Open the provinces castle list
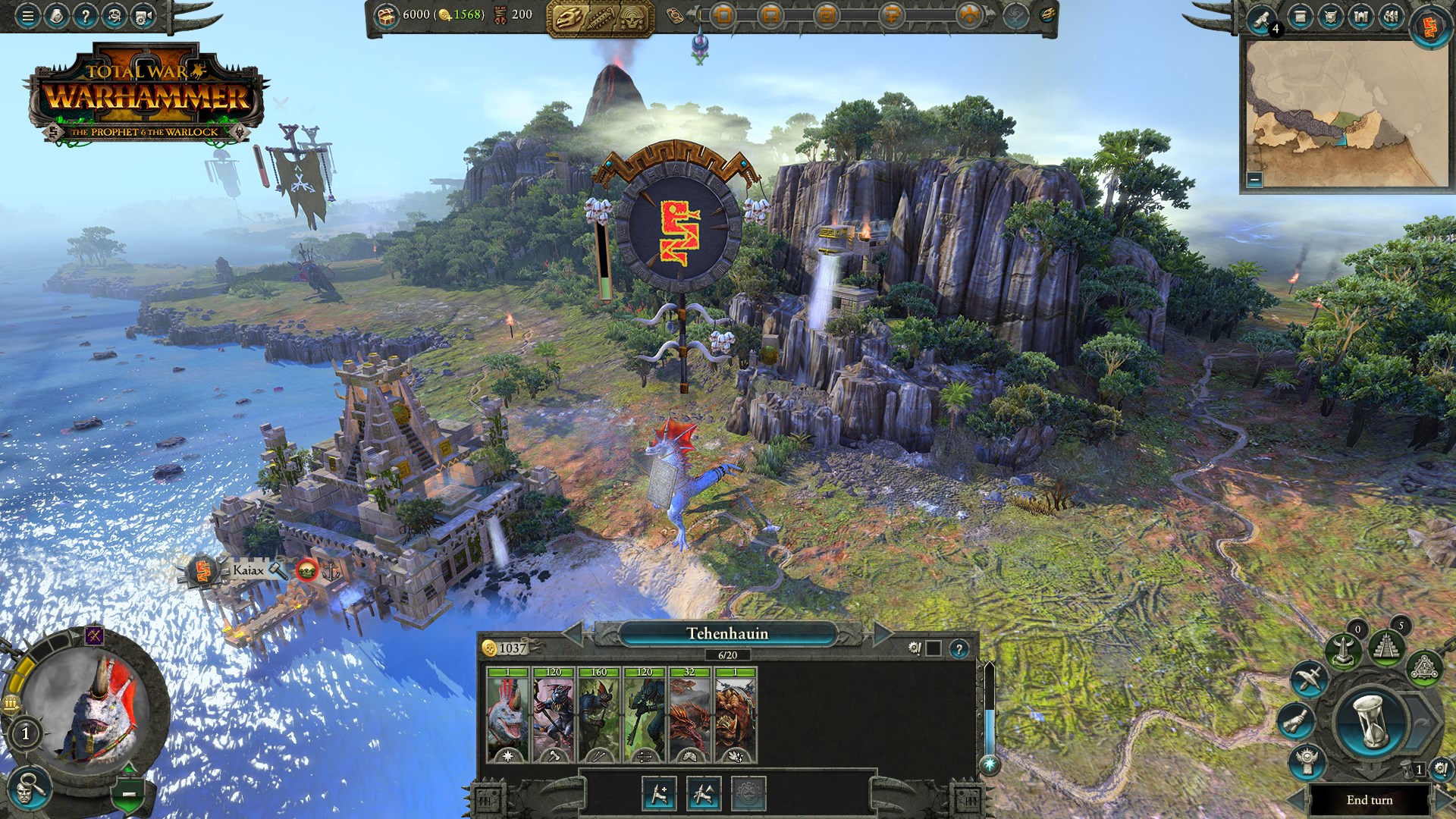Screen dimensions: 1456x819 1360,17
